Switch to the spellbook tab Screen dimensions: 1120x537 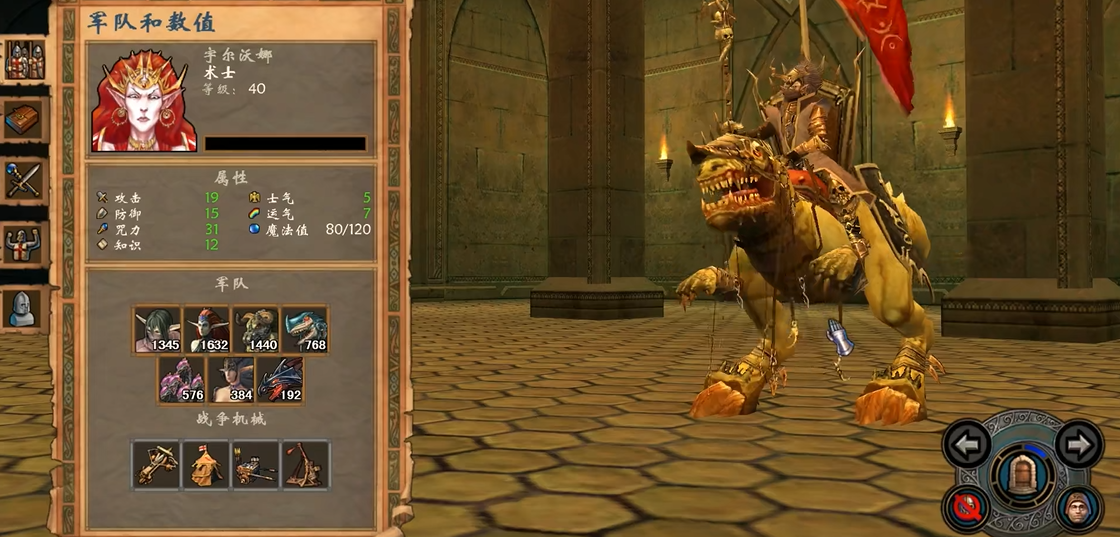pyautogui.click(x=25, y=120)
